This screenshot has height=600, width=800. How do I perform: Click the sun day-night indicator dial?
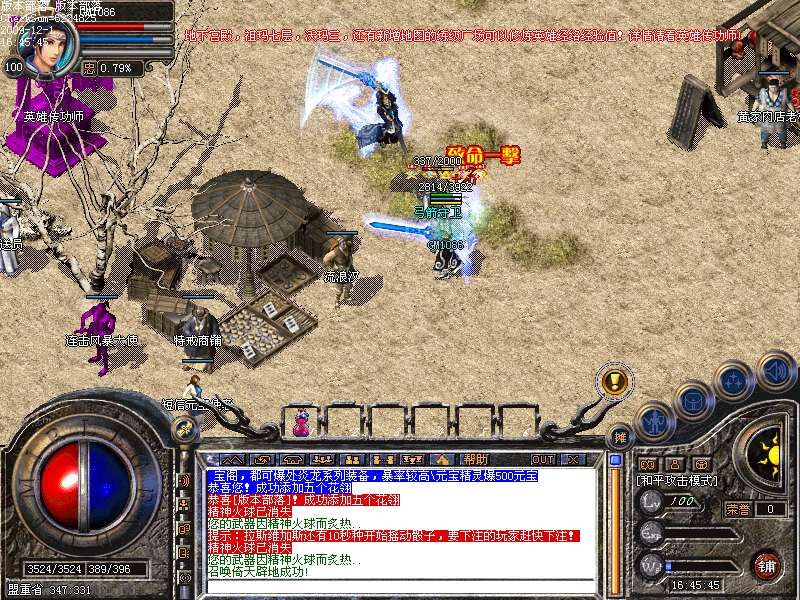click(768, 457)
